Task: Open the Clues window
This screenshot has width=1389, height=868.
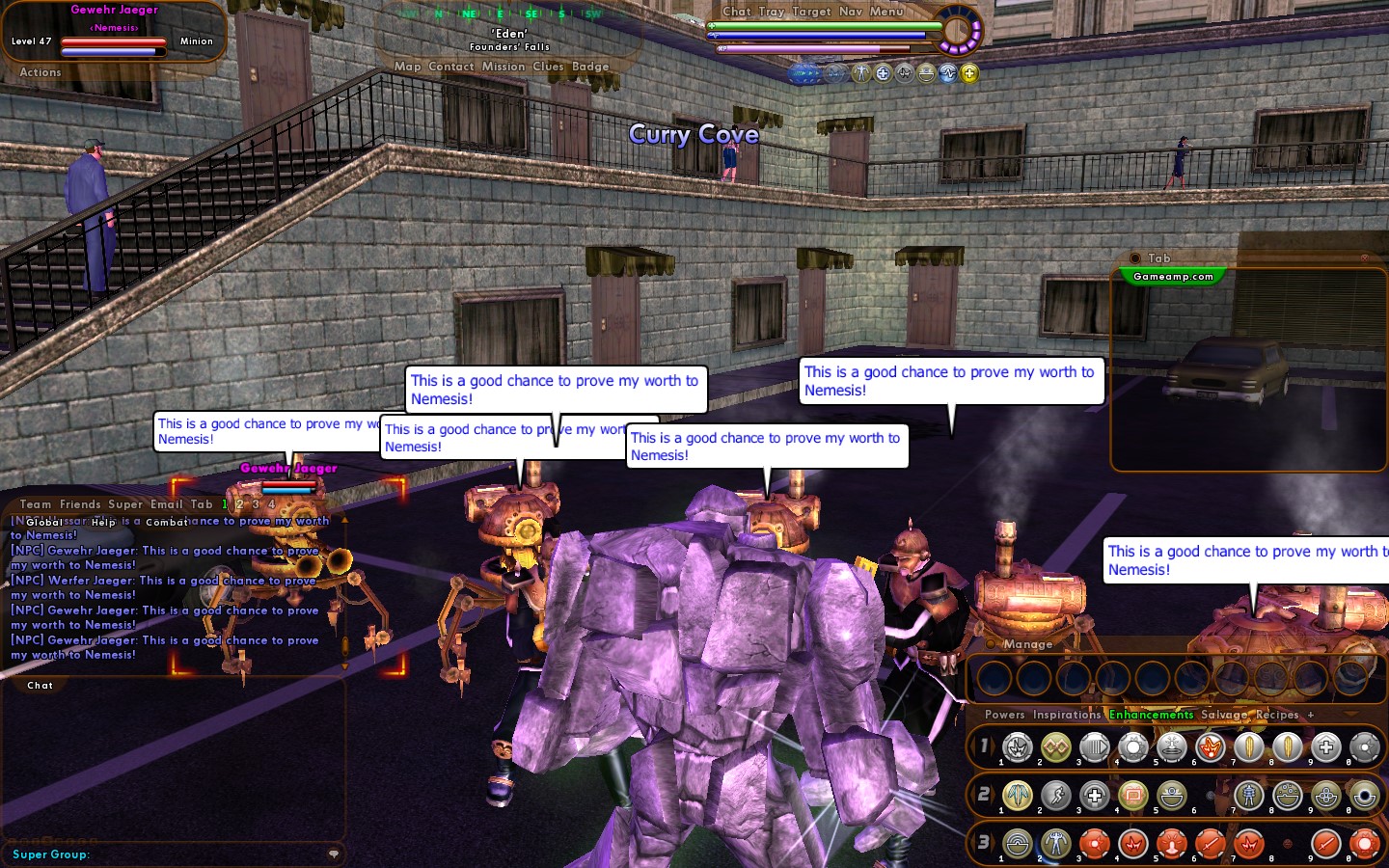Action: [x=548, y=67]
